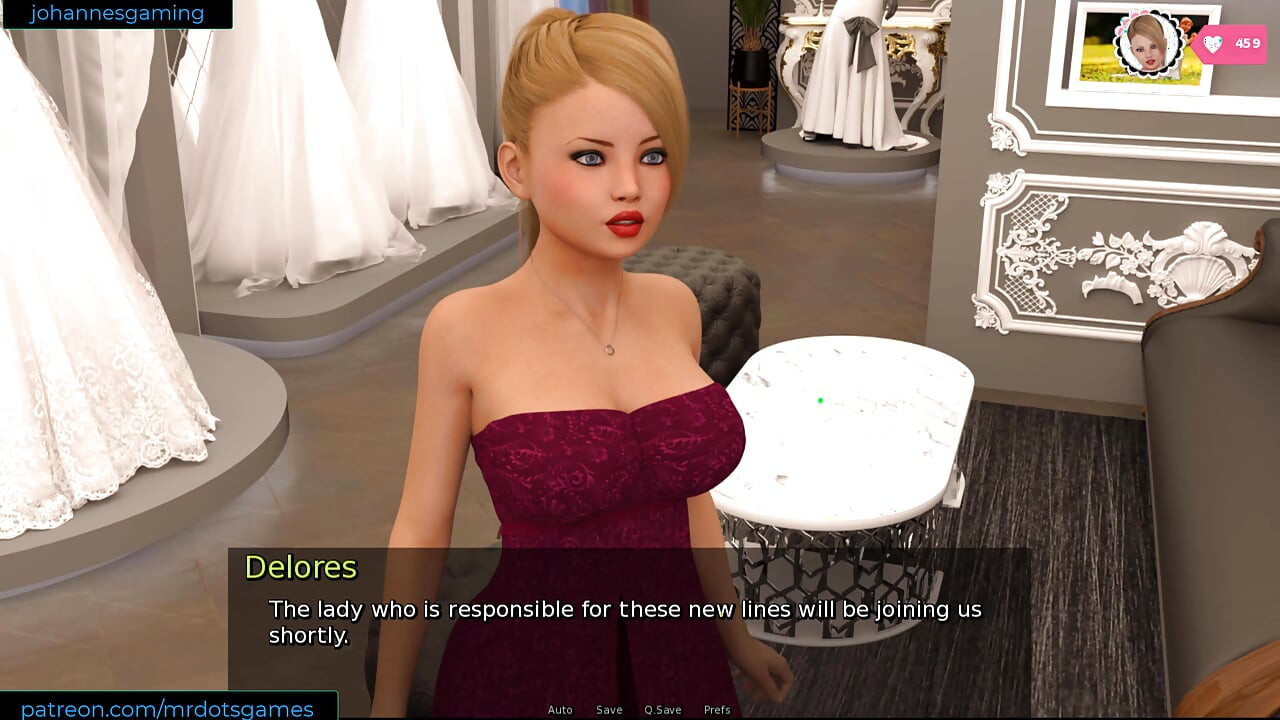Open the Save screen from the quick menu
The image size is (1280, 720).
[x=609, y=710]
